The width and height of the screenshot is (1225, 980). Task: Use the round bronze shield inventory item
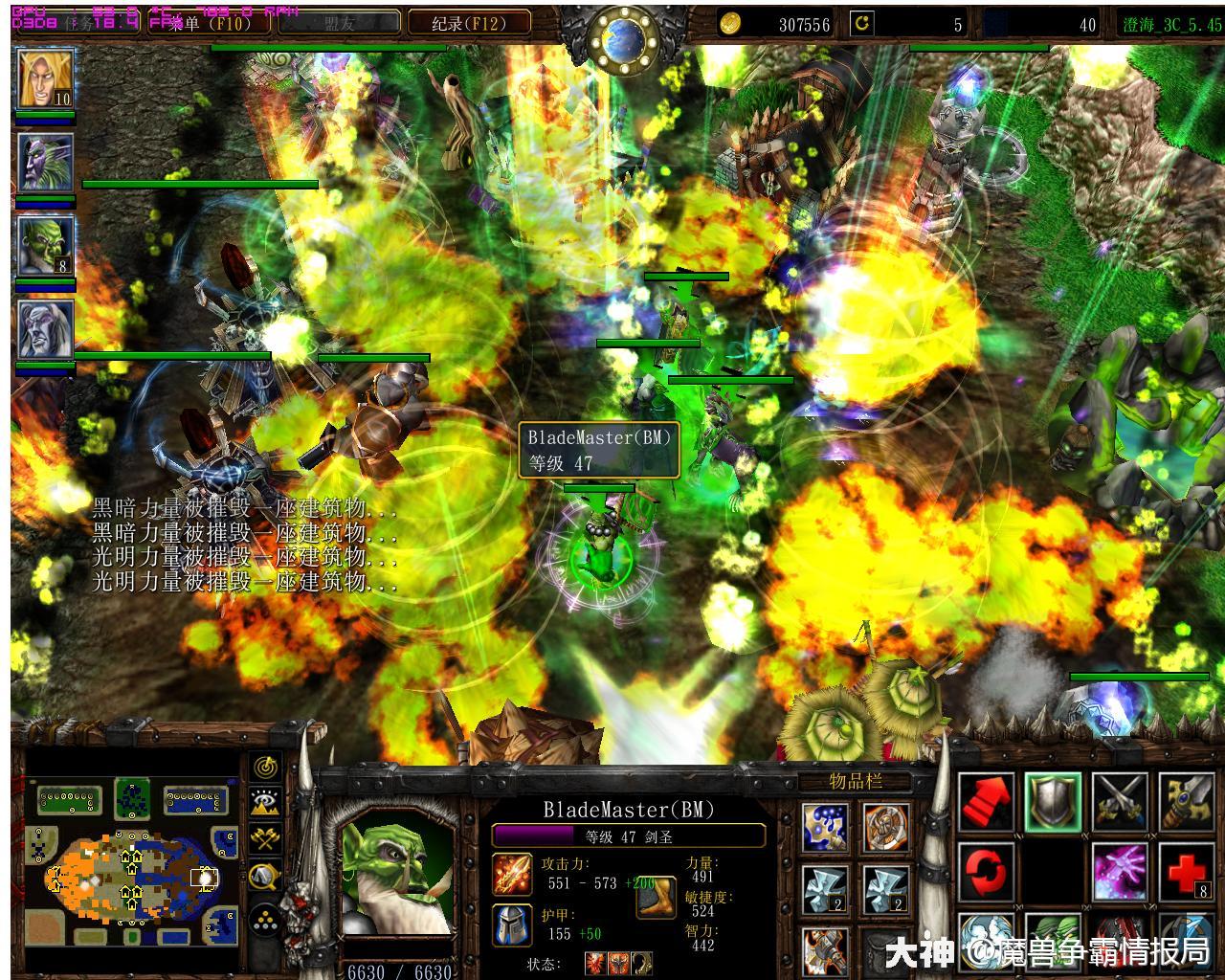[x=885, y=827]
